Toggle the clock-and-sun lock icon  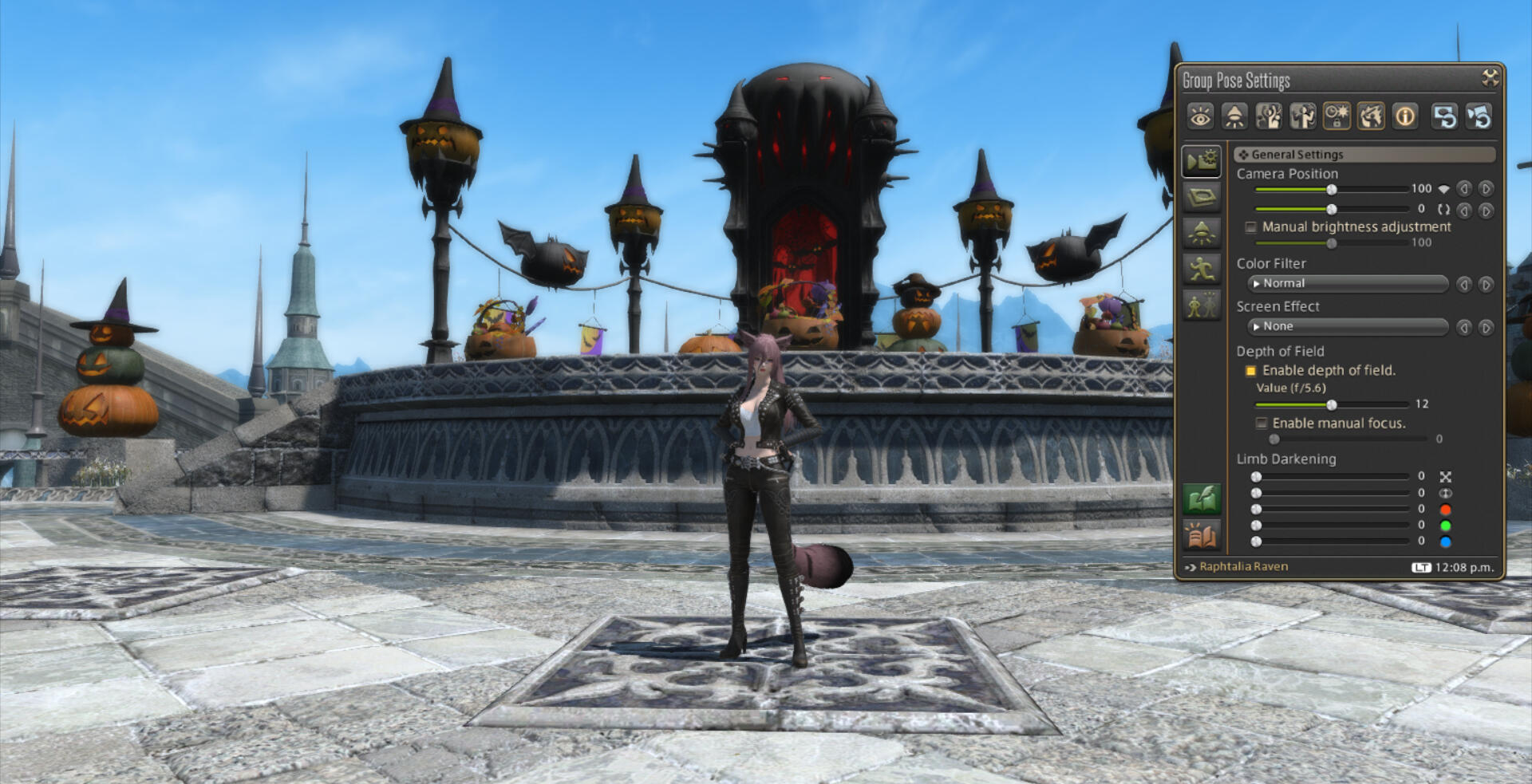1337,117
